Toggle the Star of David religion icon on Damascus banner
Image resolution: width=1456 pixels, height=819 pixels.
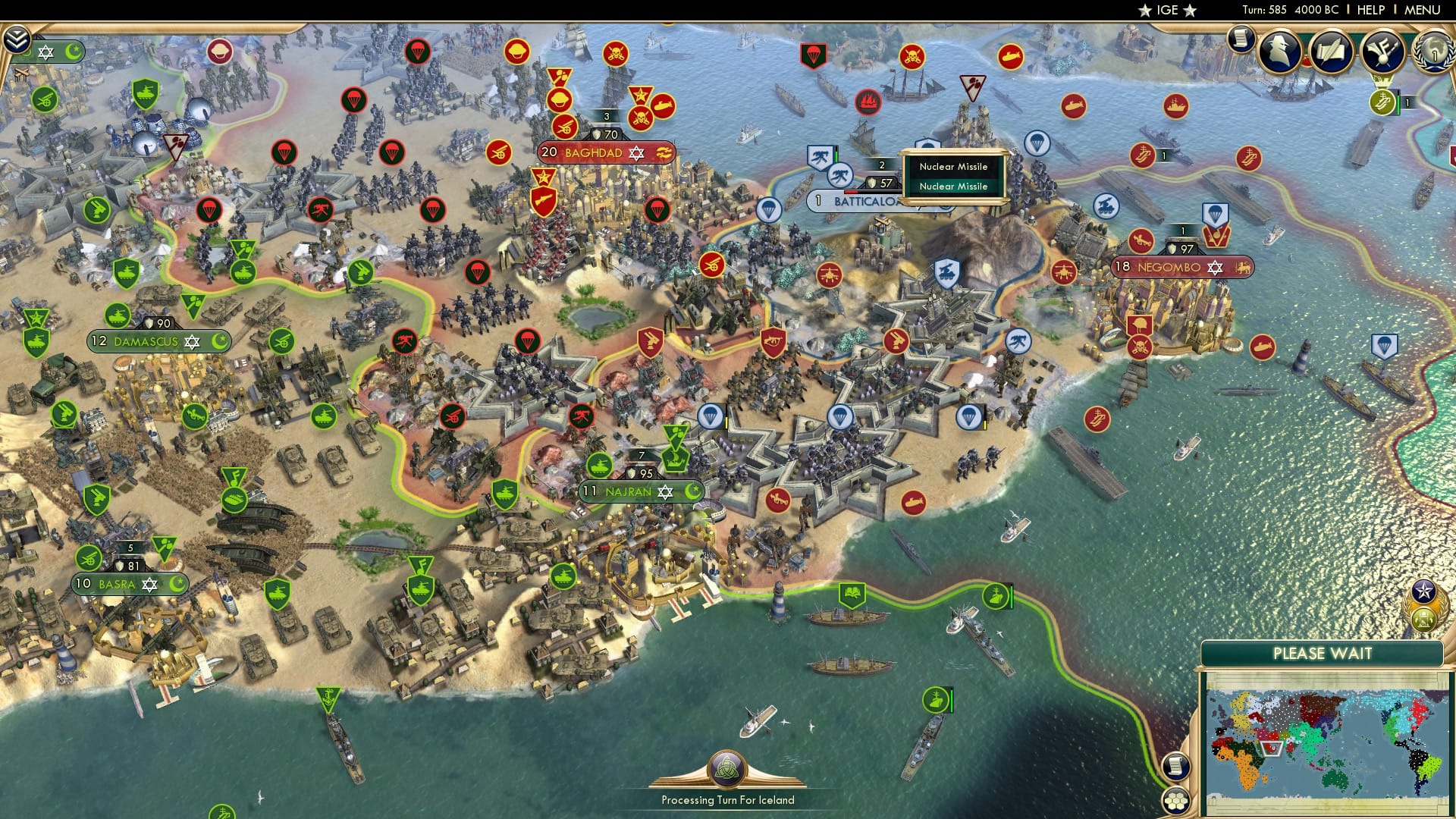(192, 341)
